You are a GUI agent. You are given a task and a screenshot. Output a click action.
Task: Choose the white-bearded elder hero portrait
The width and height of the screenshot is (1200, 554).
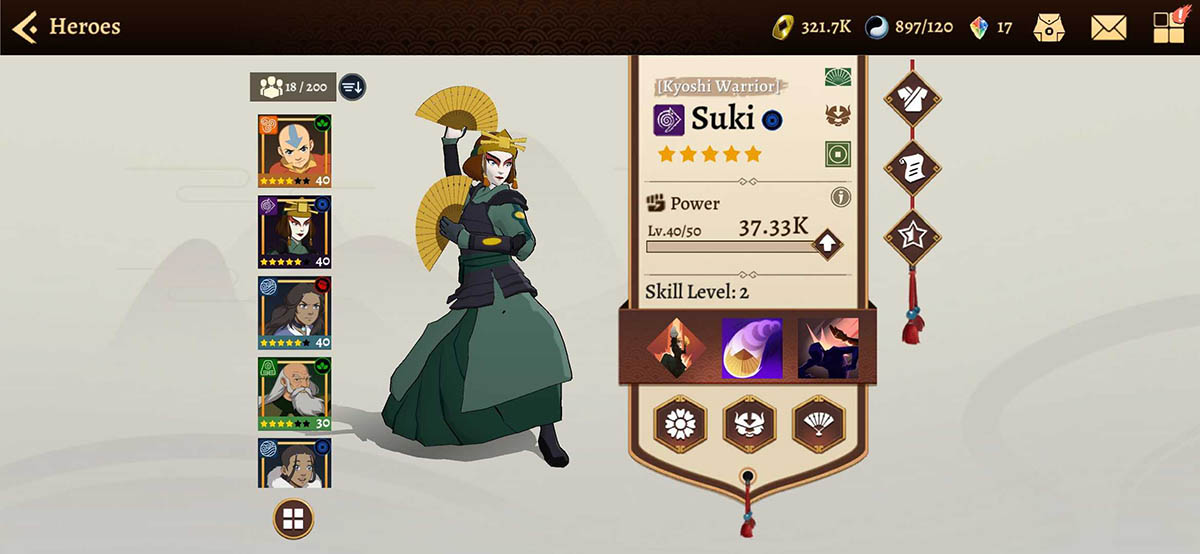(x=294, y=394)
